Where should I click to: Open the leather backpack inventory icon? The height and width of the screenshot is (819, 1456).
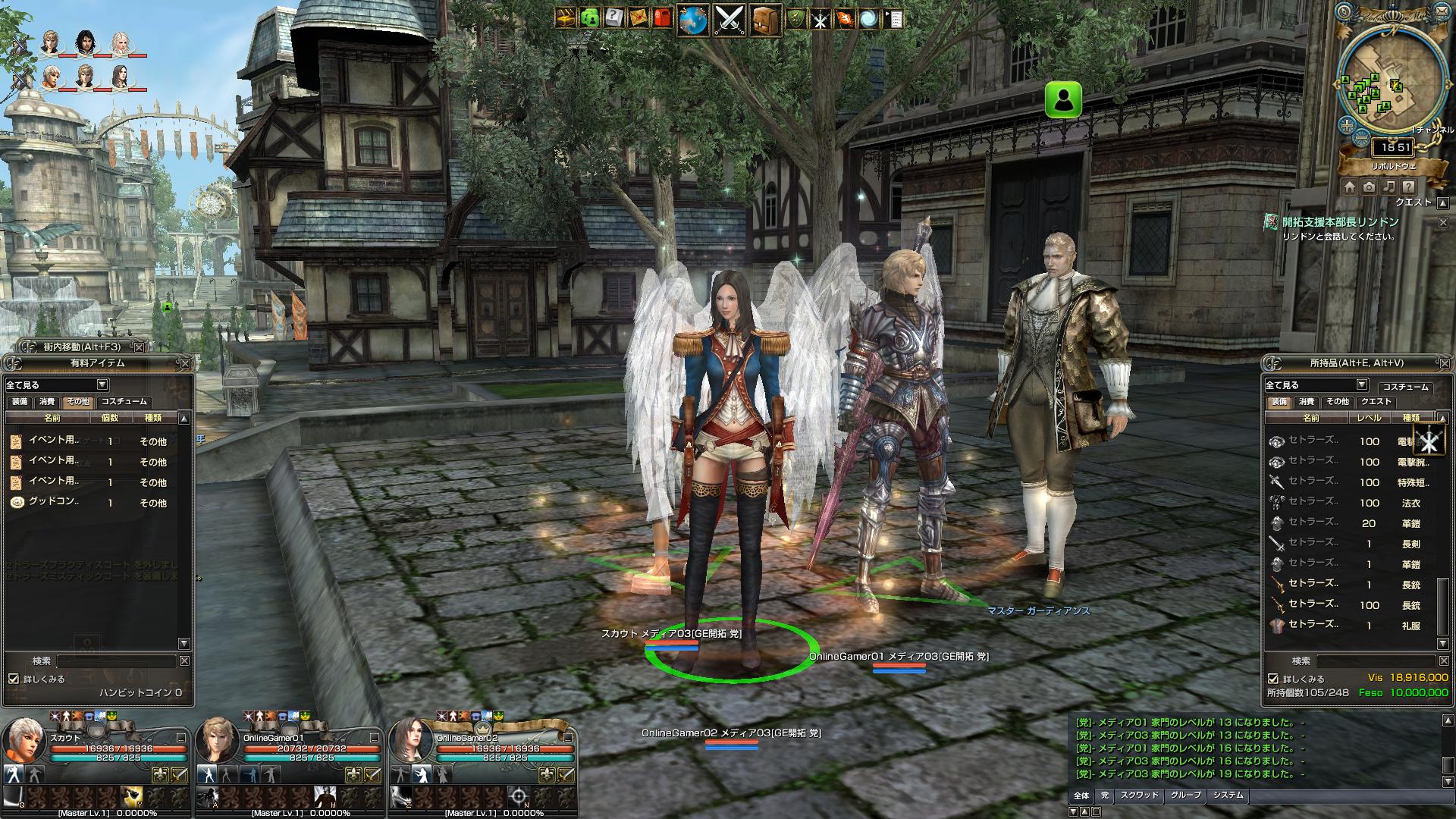coord(765,20)
